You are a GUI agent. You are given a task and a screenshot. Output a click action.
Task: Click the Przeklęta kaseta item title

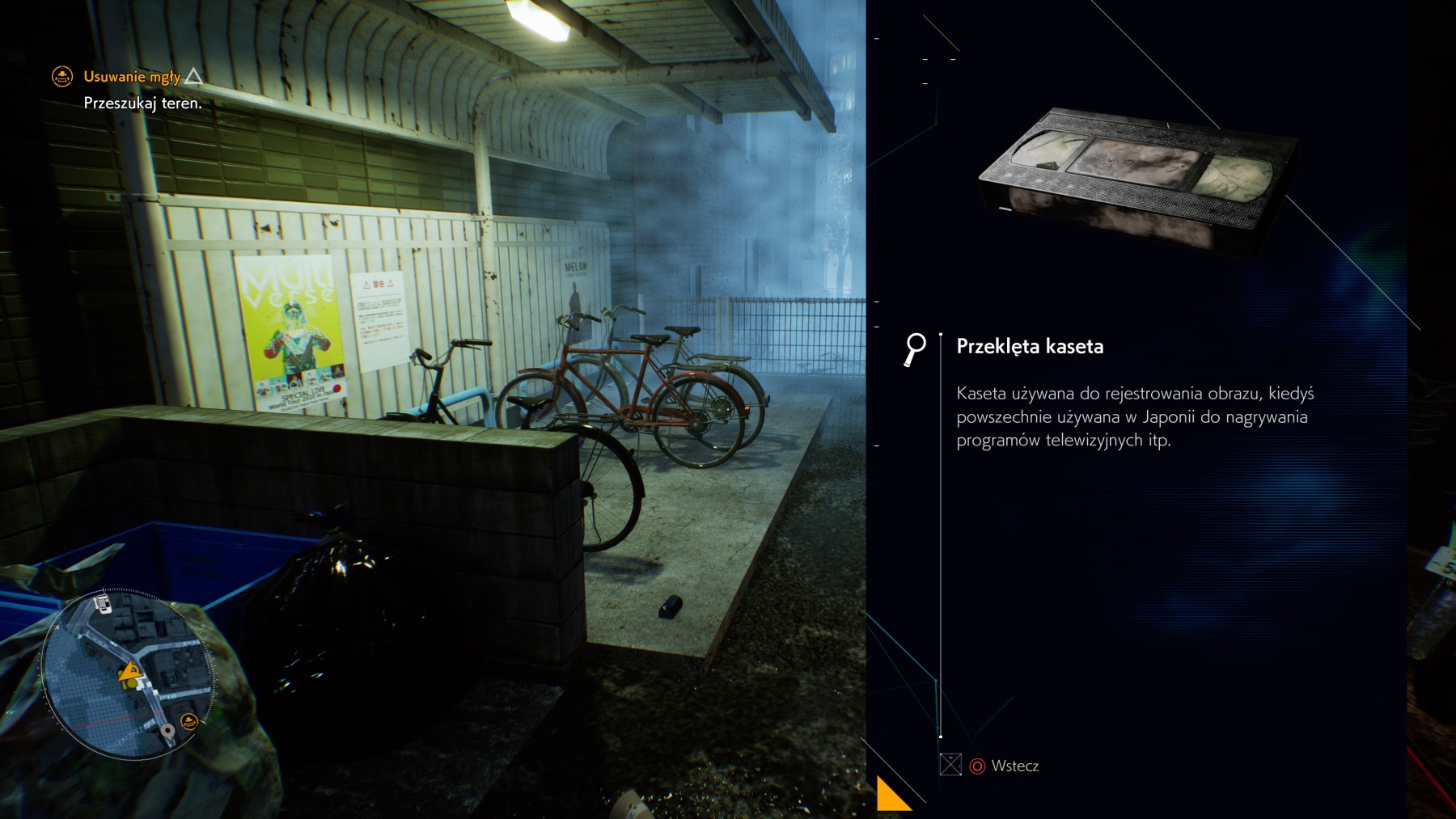pos(1030,347)
